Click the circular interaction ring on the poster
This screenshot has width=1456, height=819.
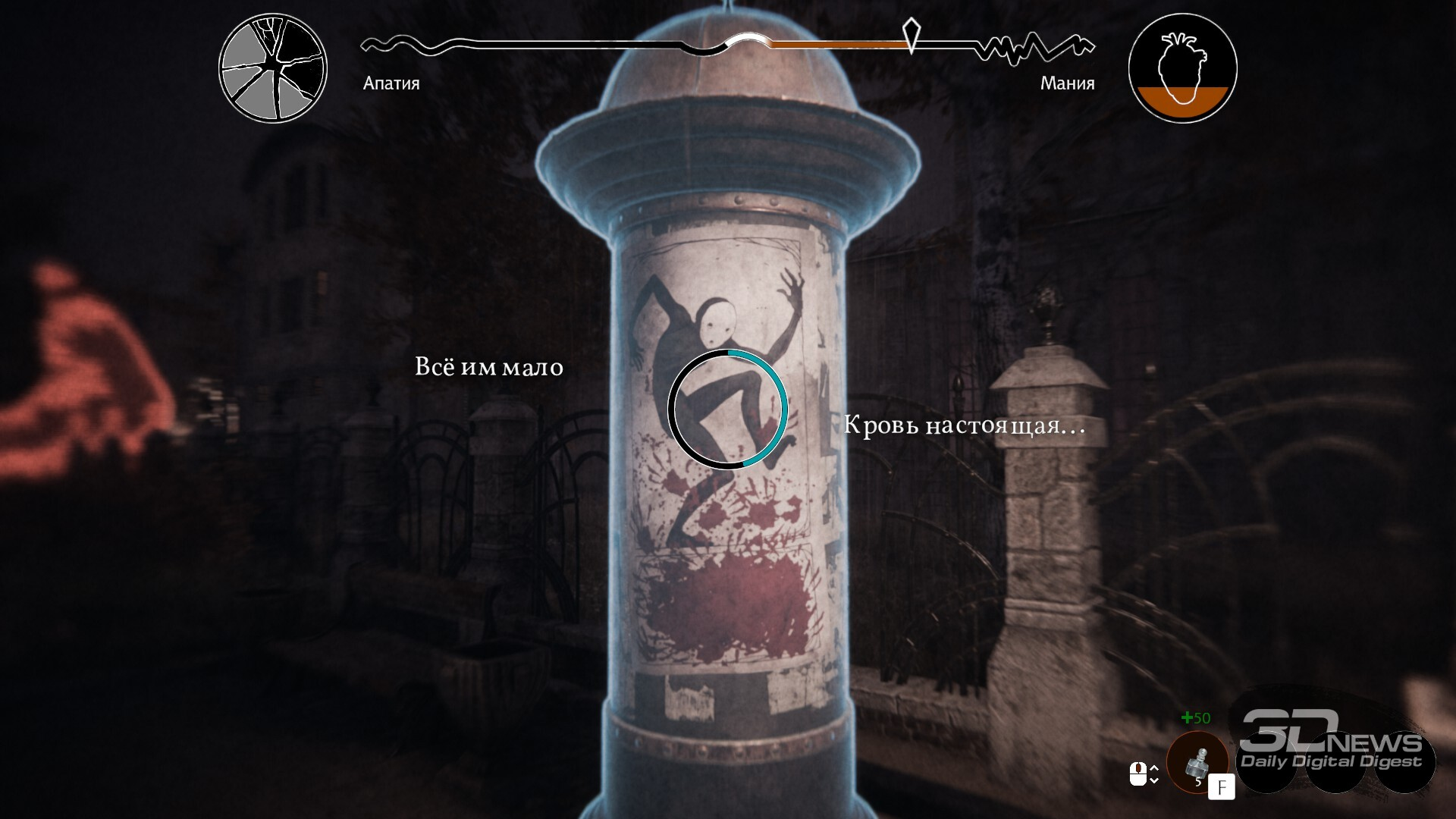[727, 409]
